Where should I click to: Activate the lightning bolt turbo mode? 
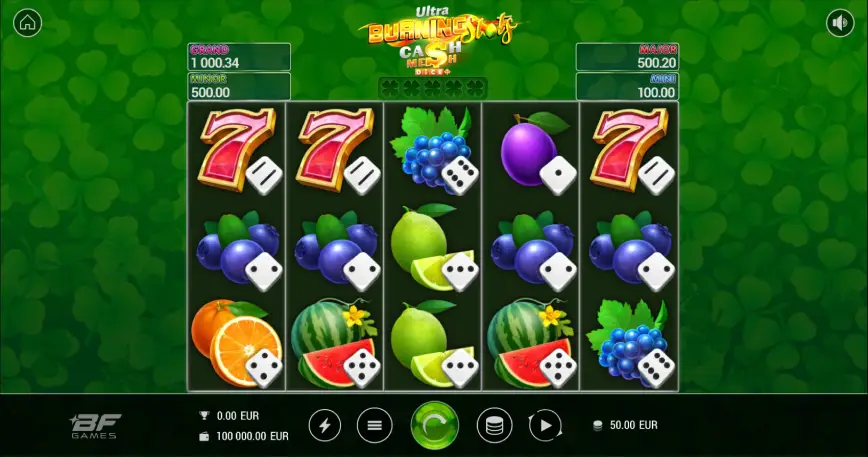click(324, 425)
